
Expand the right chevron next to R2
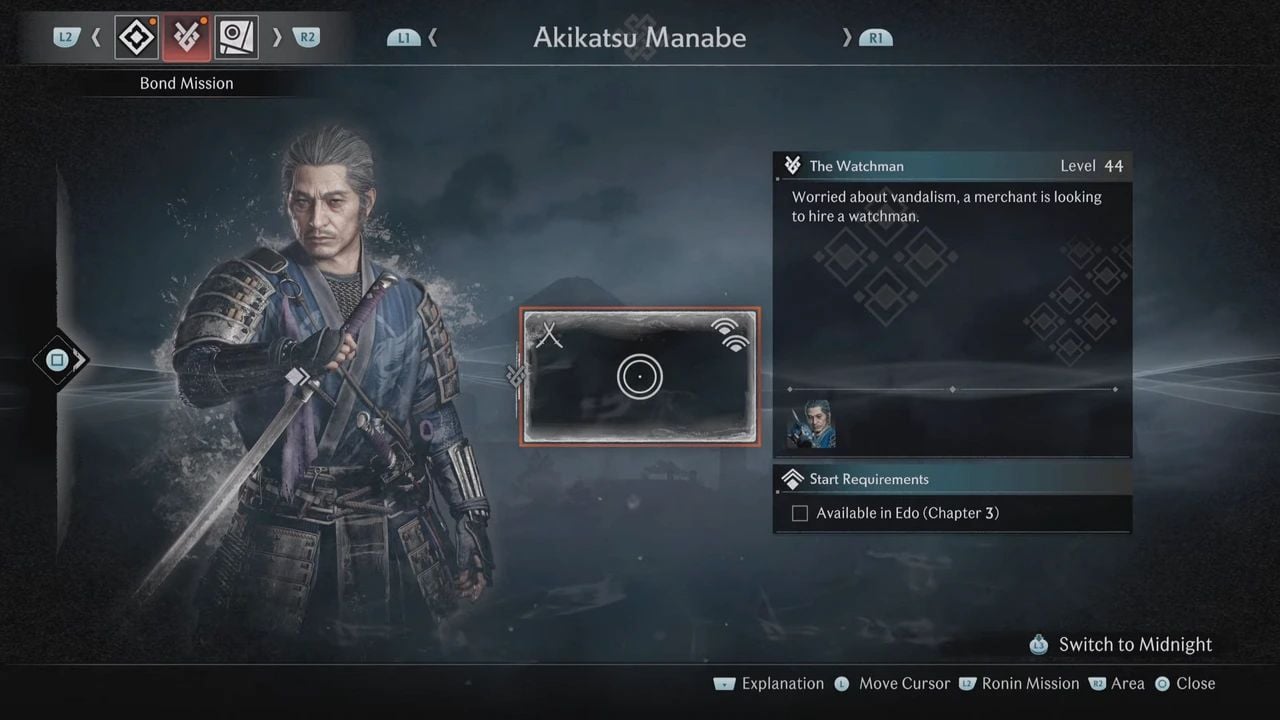(277, 36)
